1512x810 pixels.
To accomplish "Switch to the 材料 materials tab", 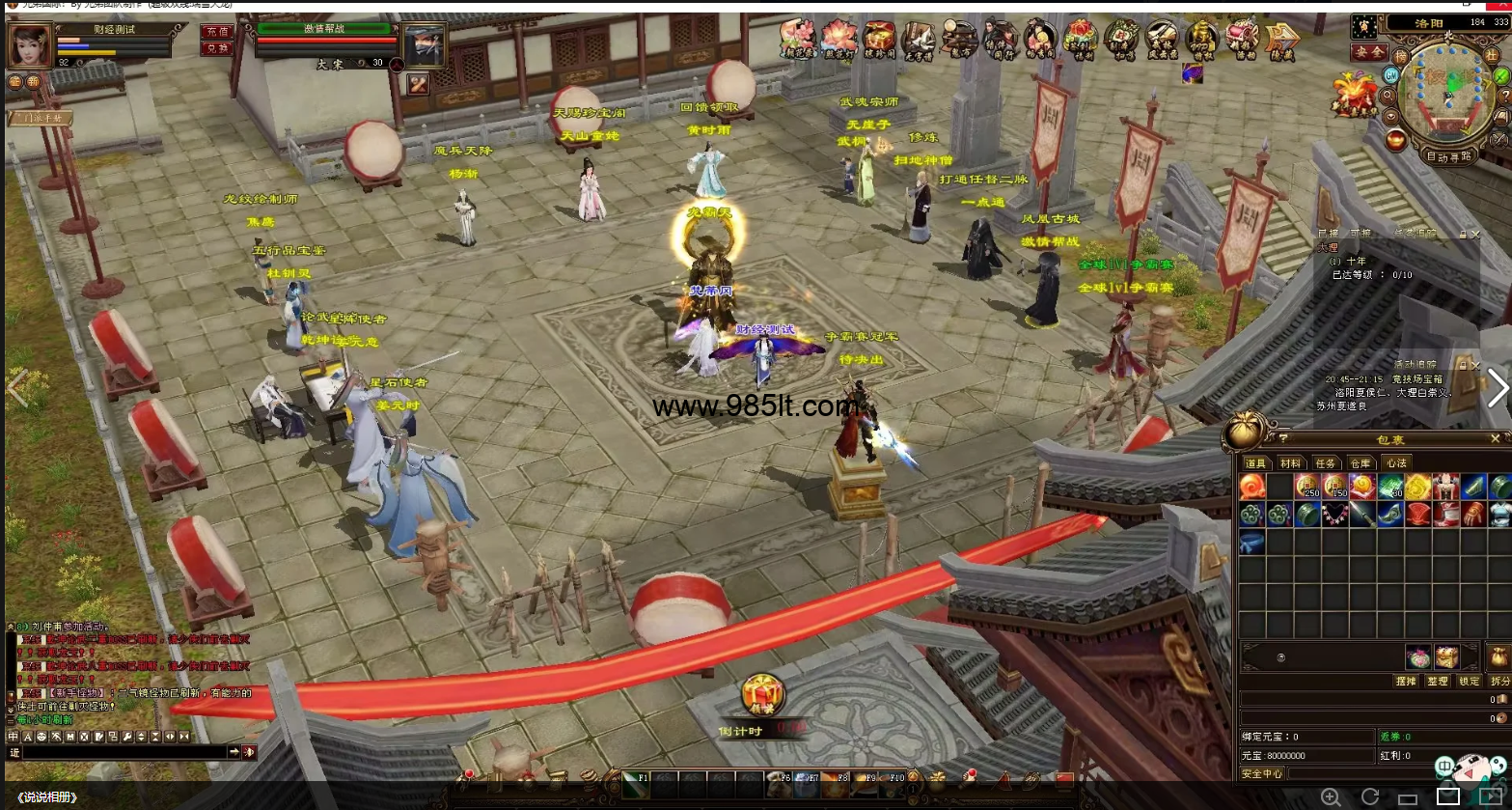I will point(1290,463).
